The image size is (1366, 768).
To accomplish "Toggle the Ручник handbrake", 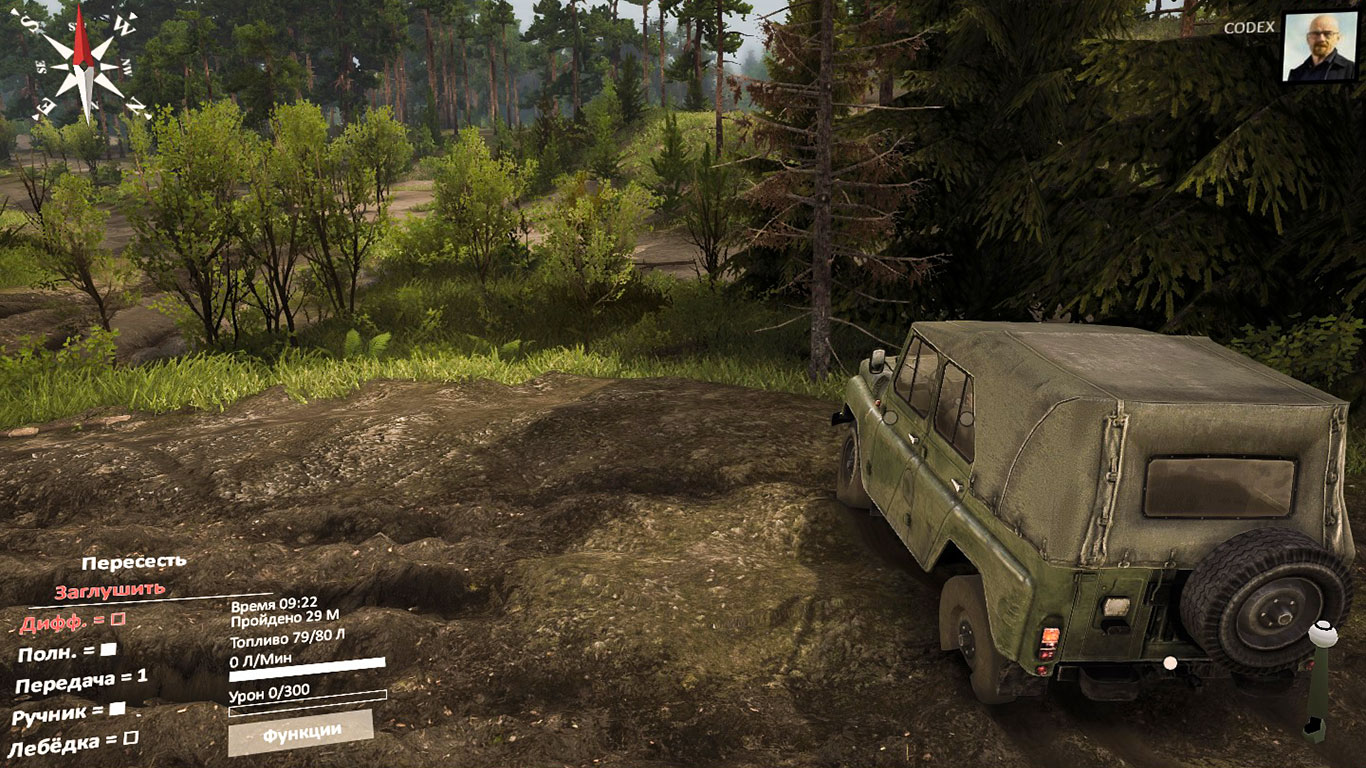I will tap(68, 713).
